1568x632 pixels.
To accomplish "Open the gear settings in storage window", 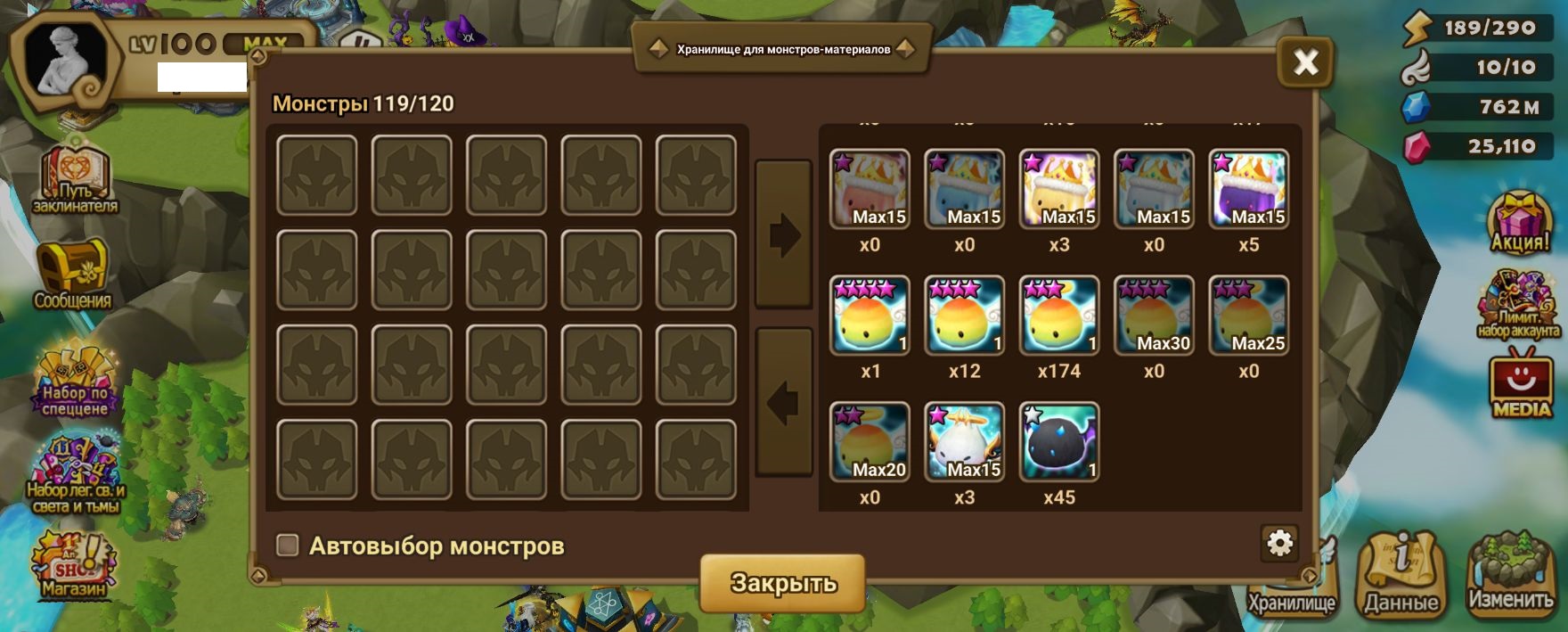I will 1279,542.
